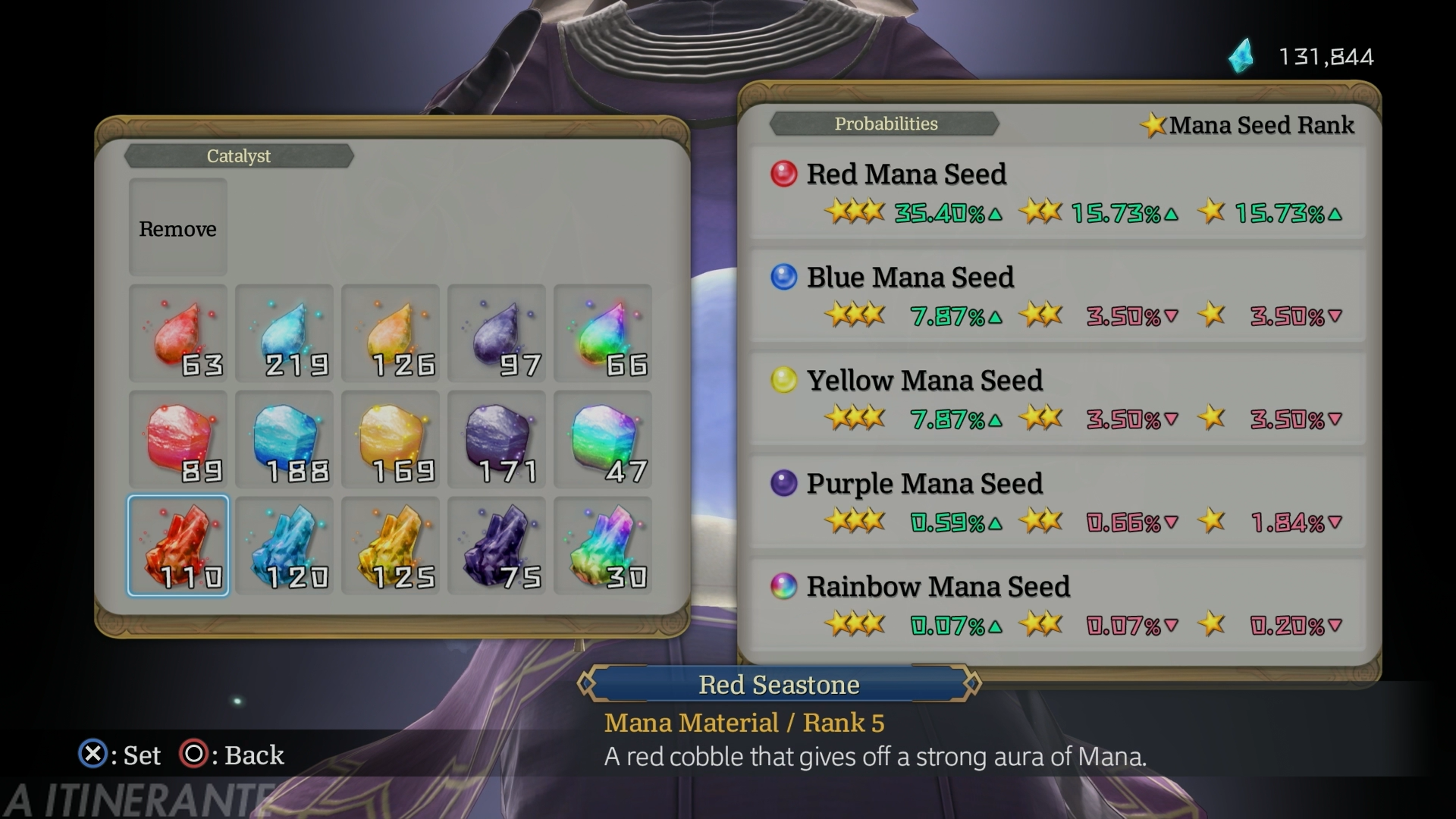The width and height of the screenshot is (1456, 819).
Task: Select the purple crystal catalyst with 75
Action: pyautogui.click(x=496, y=546)
